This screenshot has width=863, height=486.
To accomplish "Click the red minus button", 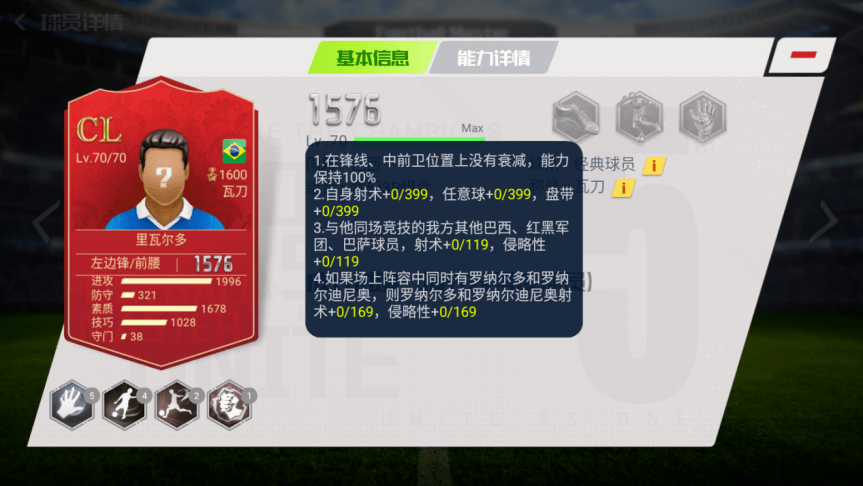I will coord(803,55).
